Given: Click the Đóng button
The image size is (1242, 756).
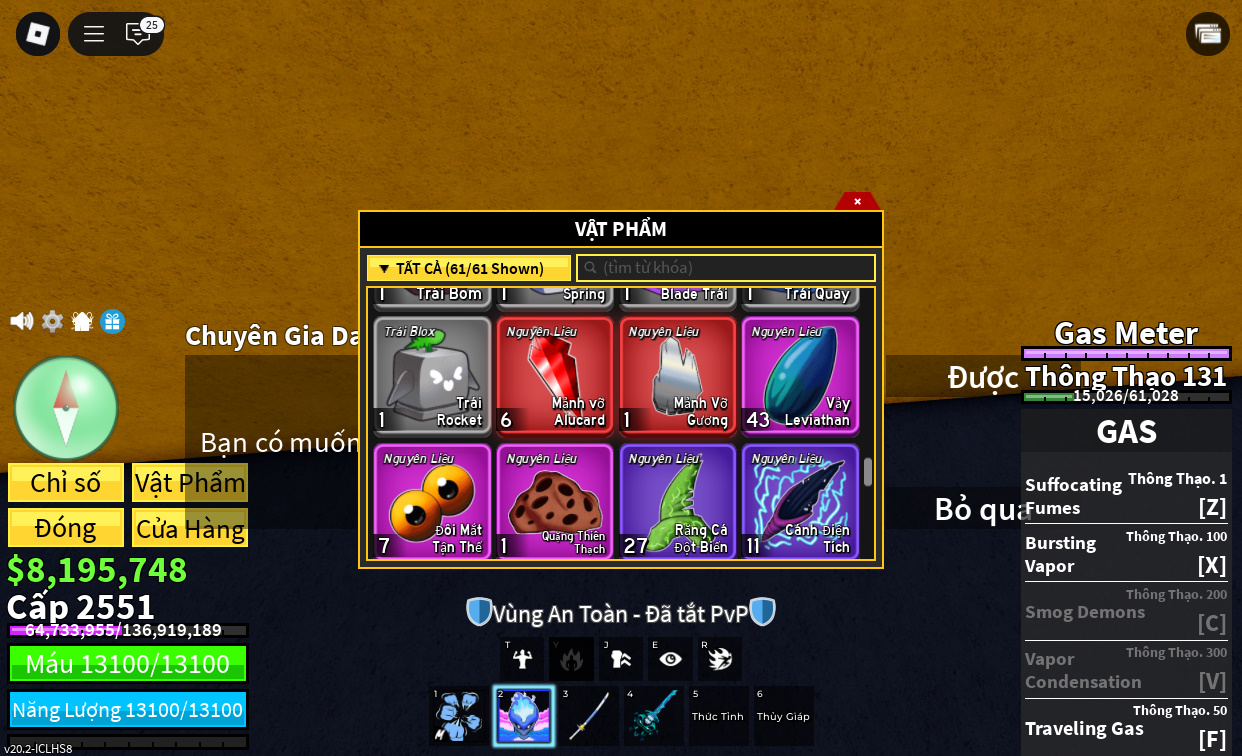Looking at the screenshot, I should point(66,528).
